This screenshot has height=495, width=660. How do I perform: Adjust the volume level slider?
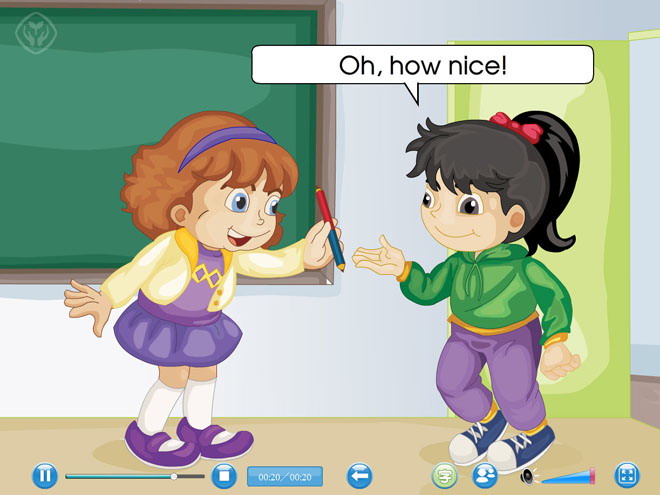(x=568, y=477)
